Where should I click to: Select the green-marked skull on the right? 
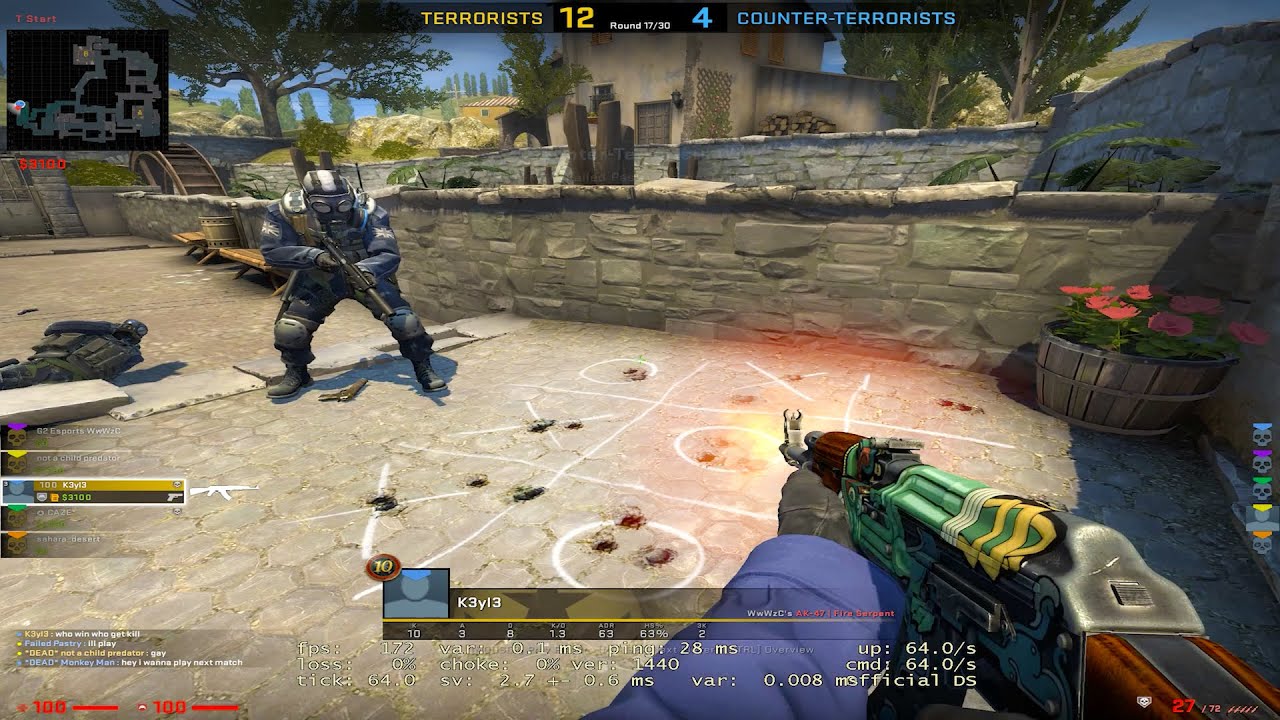click(x=1262, y=490)
